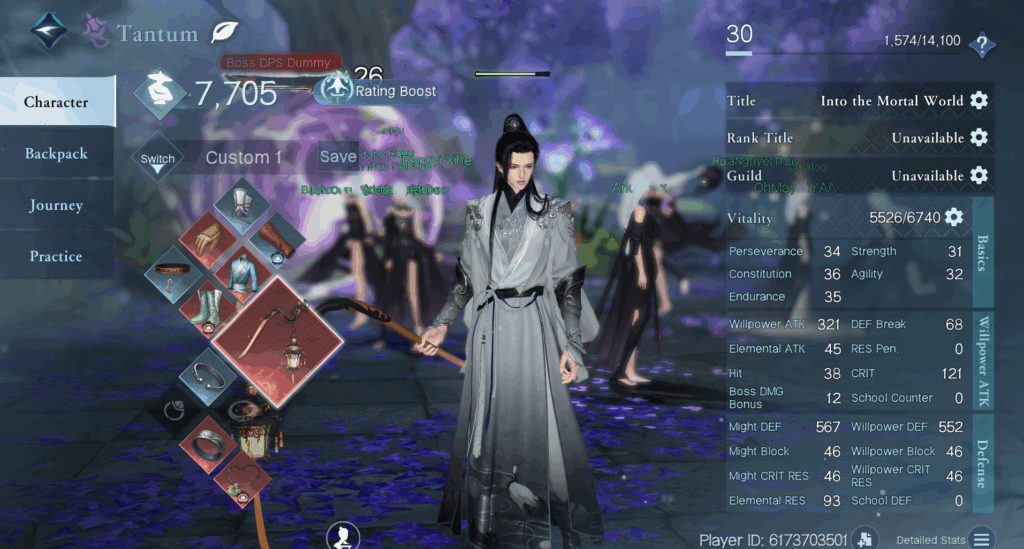1024x549 pixels.
Task: Open Rank Title settings gear
Action: pyautogui.click(x=979, y=138)
